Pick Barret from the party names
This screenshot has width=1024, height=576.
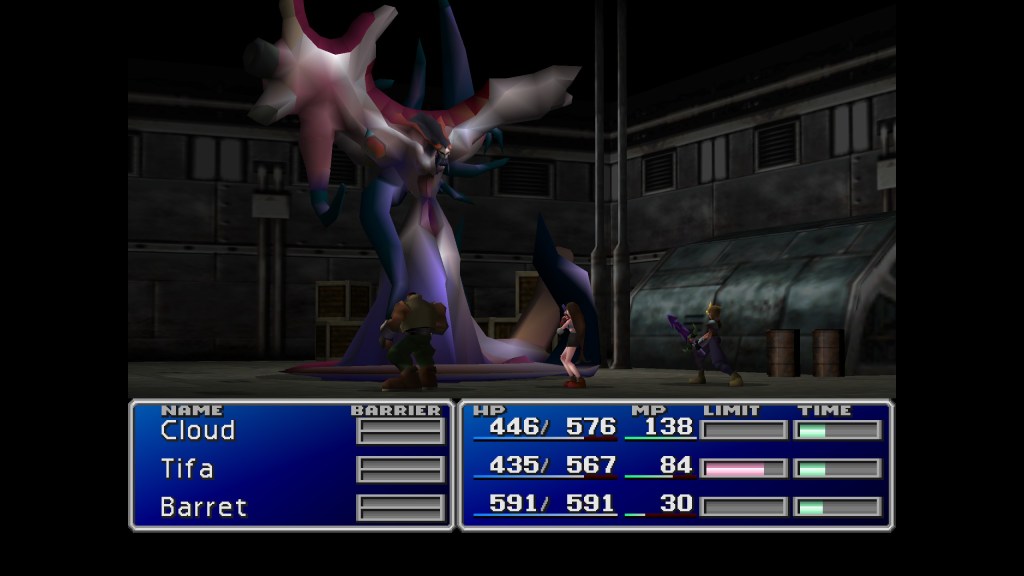[x=203, y=507]
